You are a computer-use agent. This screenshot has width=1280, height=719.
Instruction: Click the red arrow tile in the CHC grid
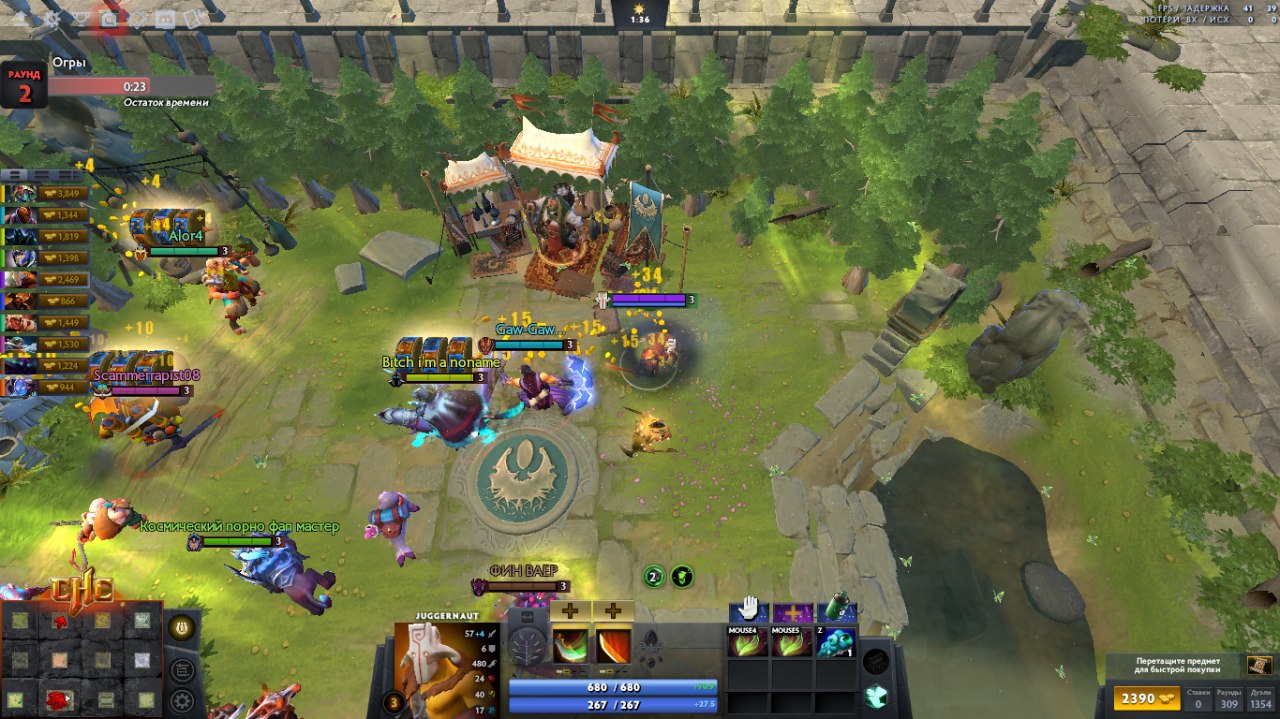pyautogui.click(x=62, y=622)
